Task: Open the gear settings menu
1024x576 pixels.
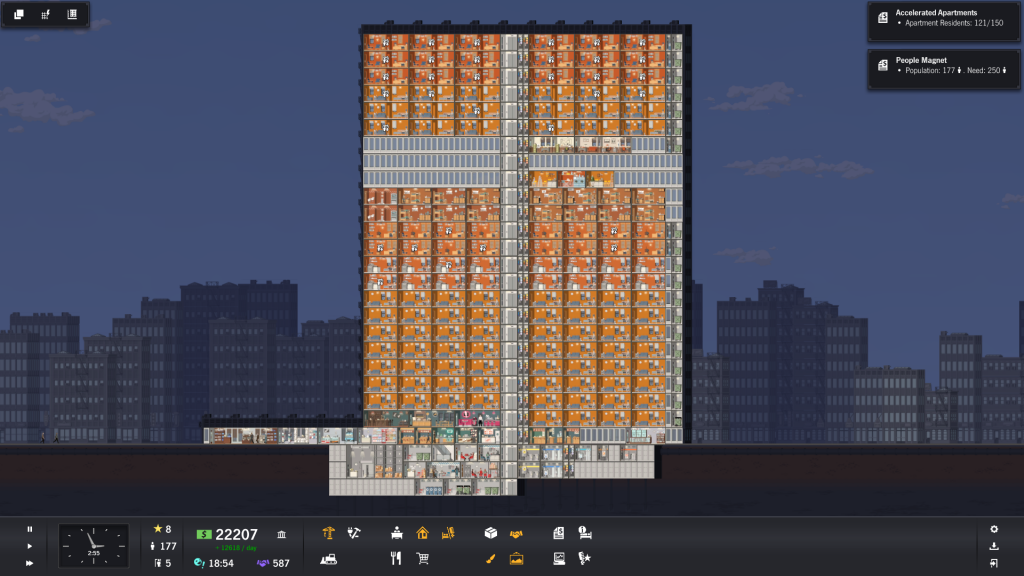Action: click(994, 529)
